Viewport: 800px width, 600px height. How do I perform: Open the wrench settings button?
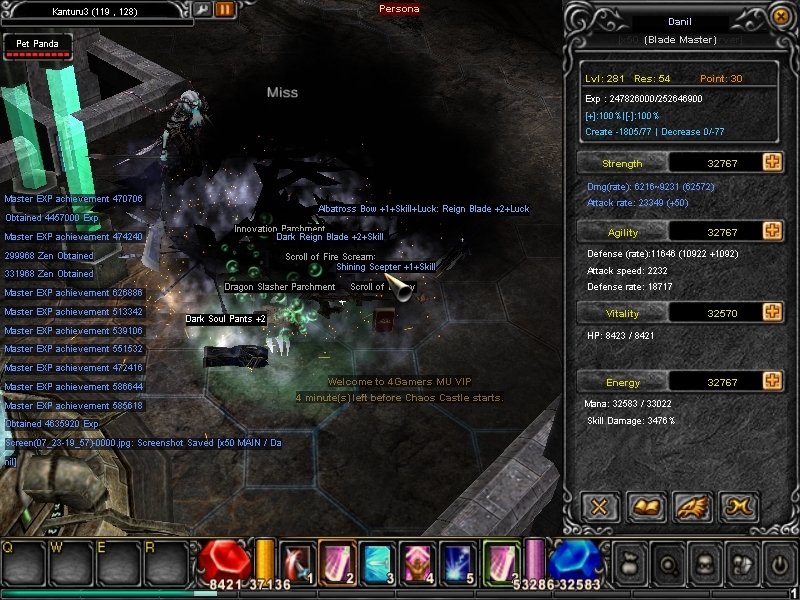point(203,10)
